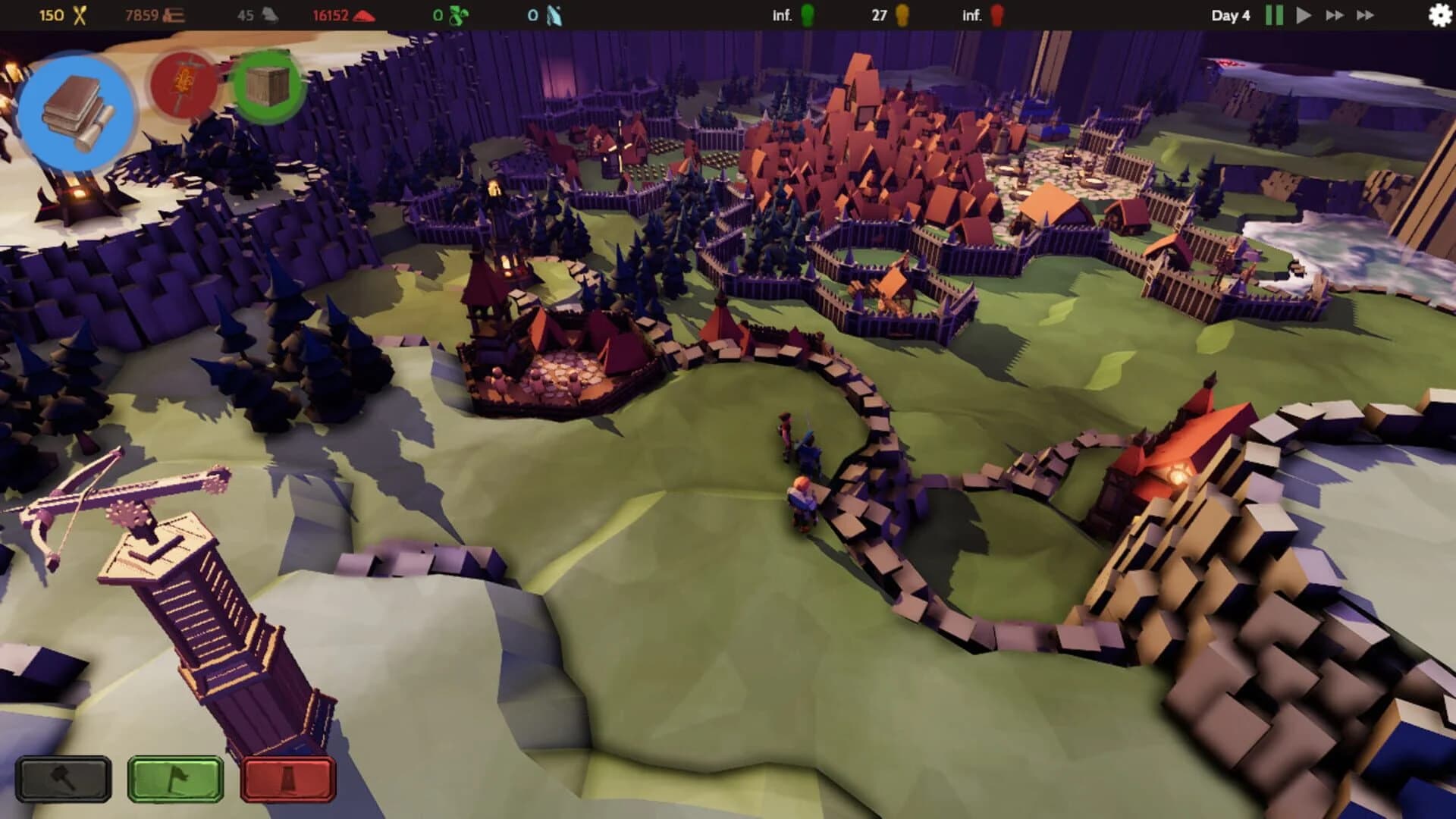Screen dimensions: 1456x819
Task: Open the hammer build menu
Action: [62, 779]
